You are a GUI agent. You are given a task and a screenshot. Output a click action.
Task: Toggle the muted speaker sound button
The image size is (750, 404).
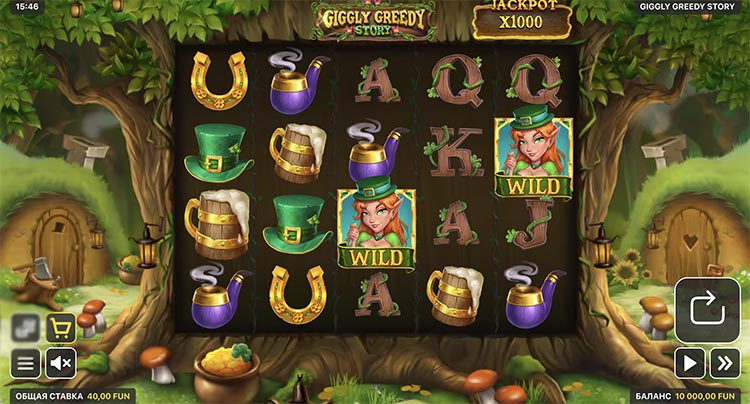[61, 362]
